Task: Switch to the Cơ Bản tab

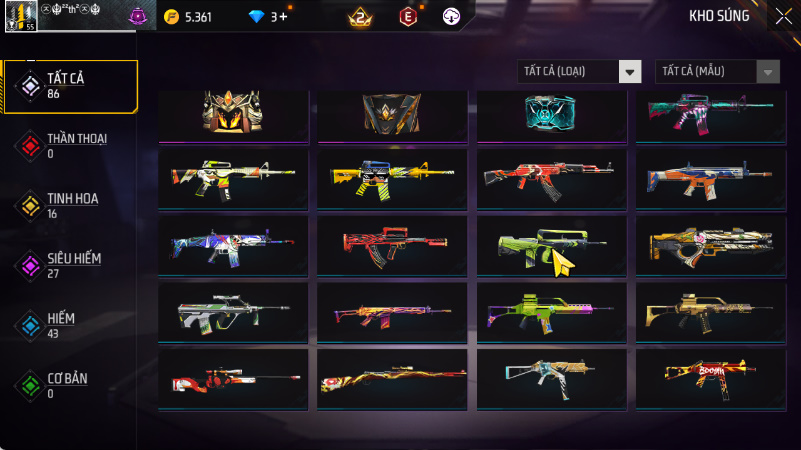Action: click(70, 385)
